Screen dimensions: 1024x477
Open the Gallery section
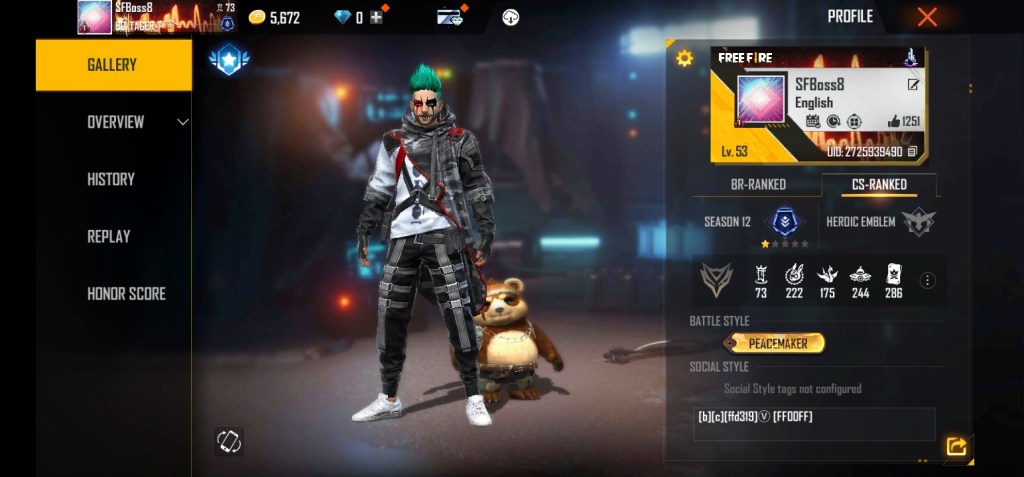click(112, 65)
